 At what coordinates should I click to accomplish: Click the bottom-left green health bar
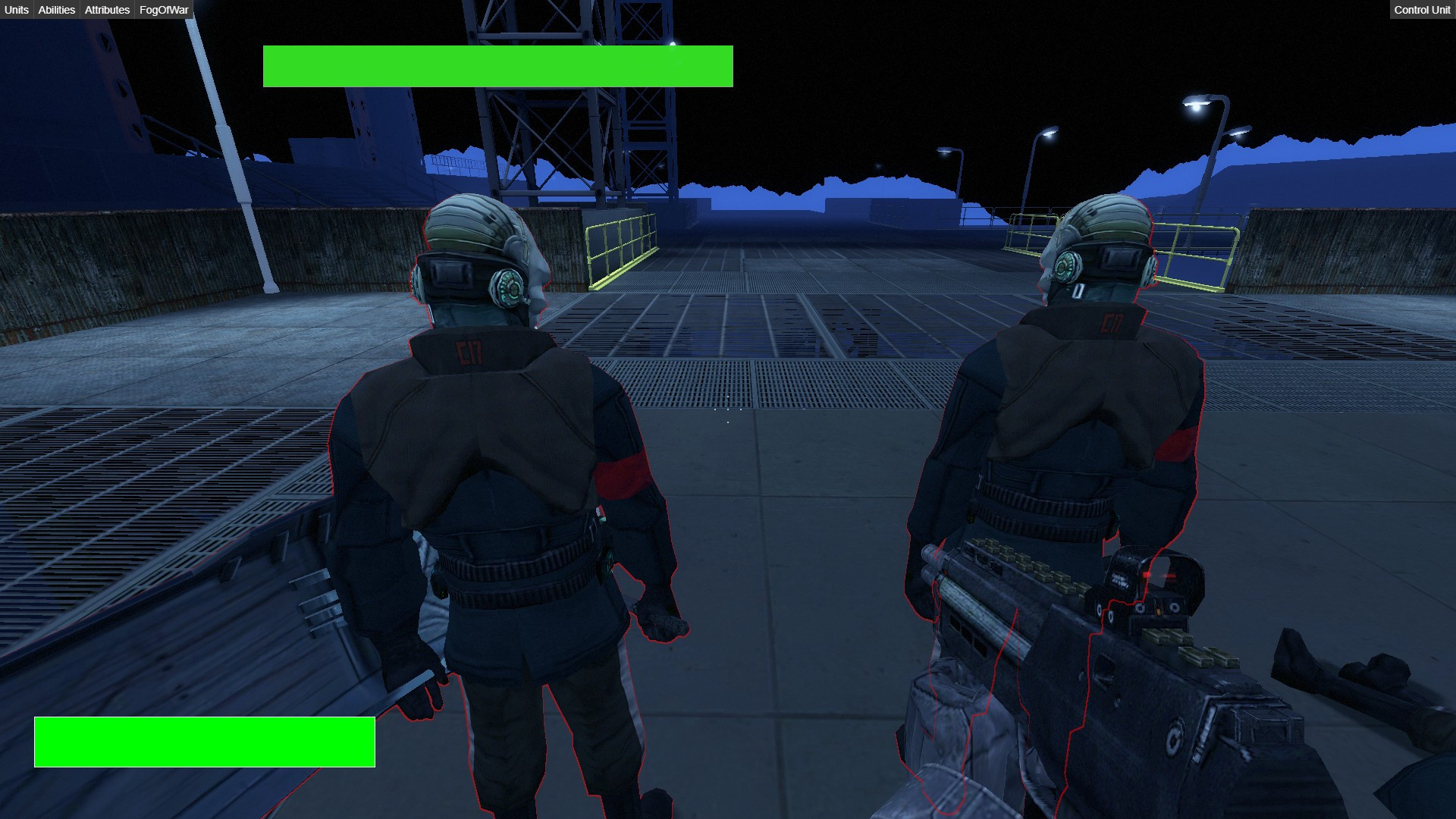pos(203,741)
